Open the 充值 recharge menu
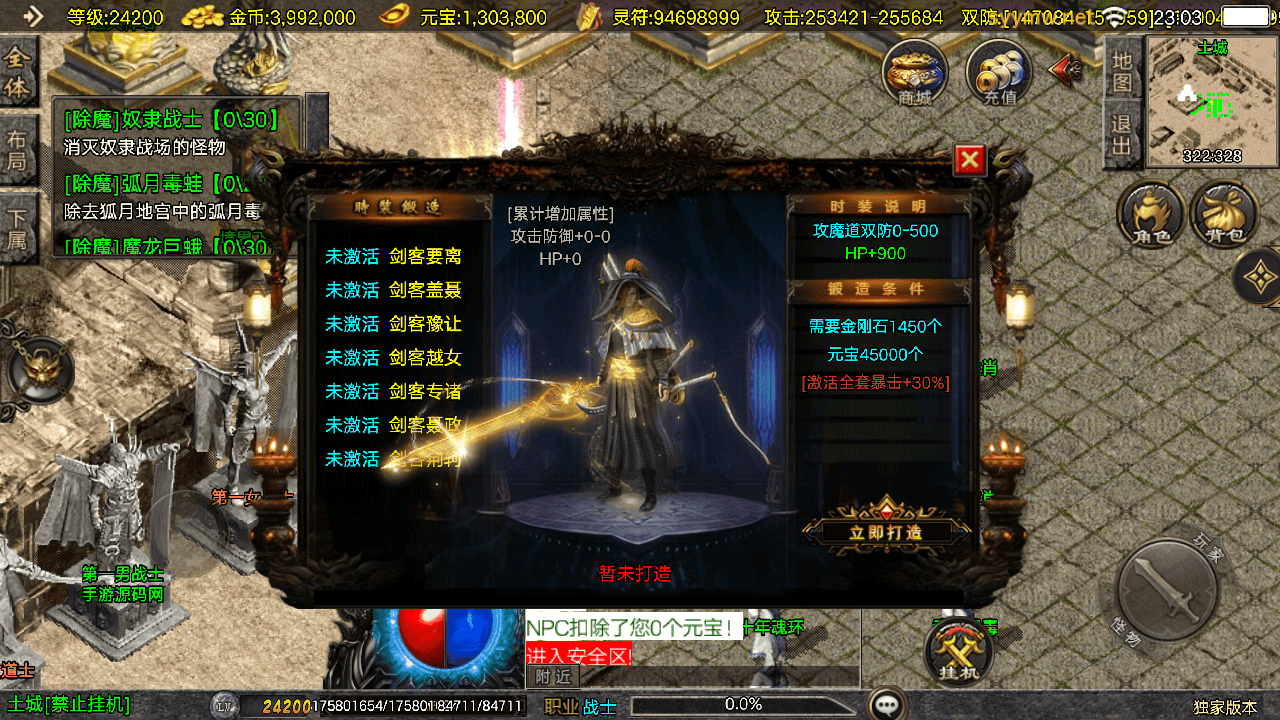The image size is (1280, 720). point(998,72)
